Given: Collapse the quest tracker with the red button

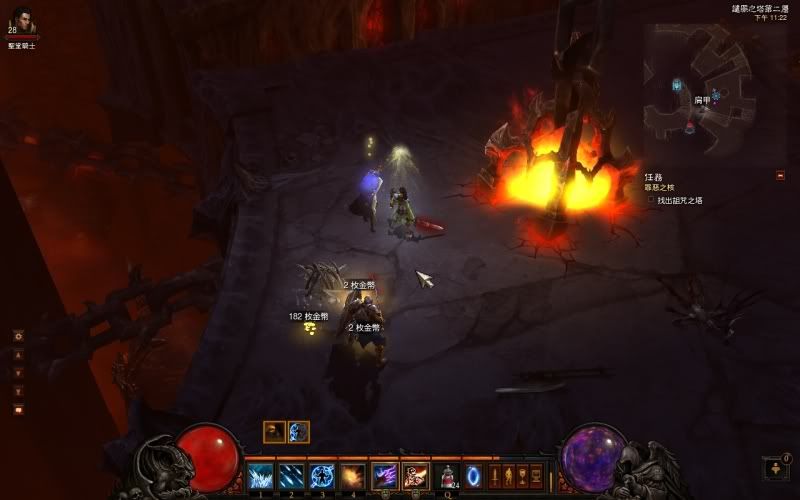Looking at the screenshot, I should 780,175.
